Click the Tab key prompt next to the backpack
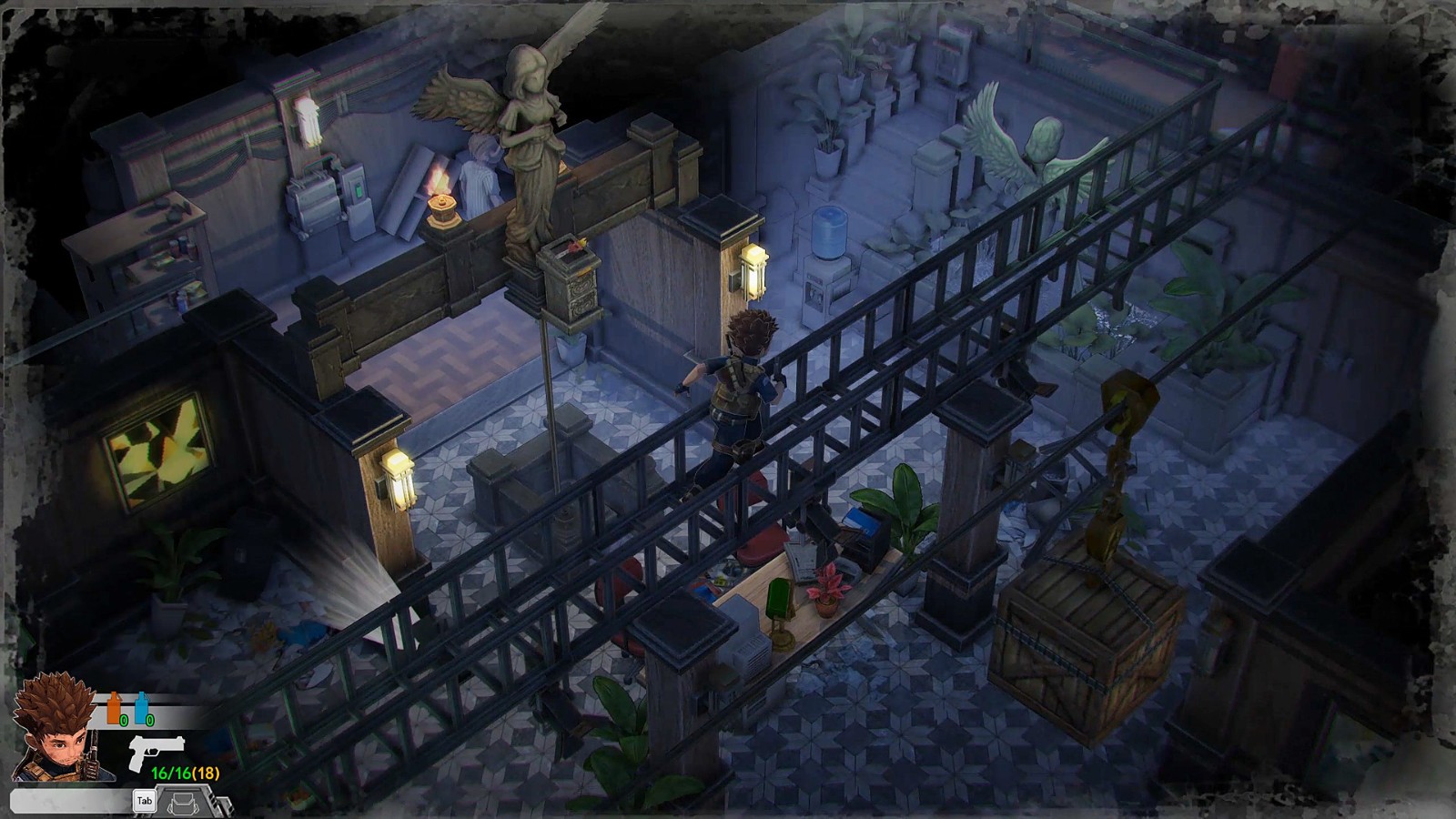The image size is (1456, 819). click(x=145, y=801)
